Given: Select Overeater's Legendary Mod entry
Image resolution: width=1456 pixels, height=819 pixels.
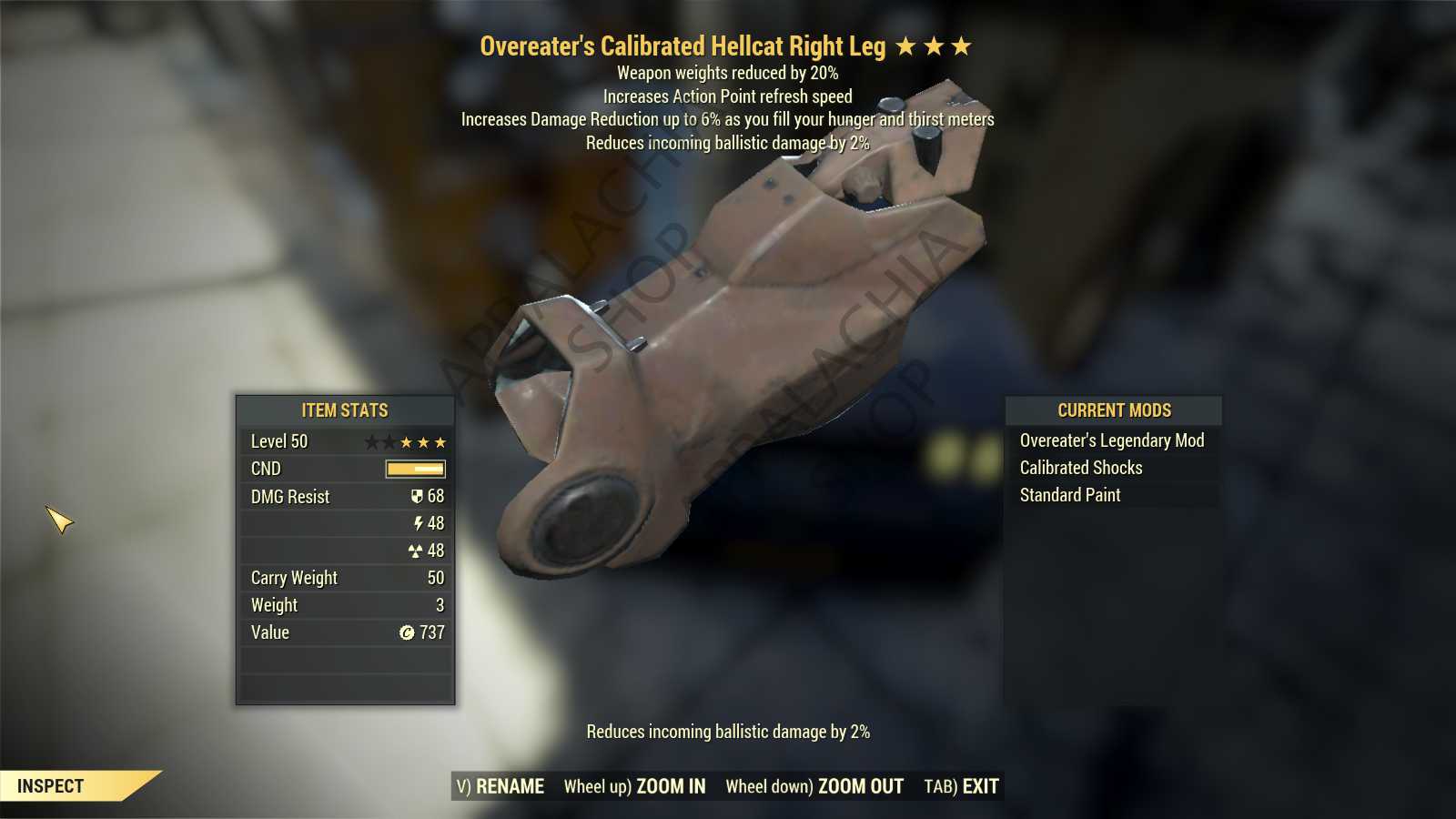Looking at the screenshot, I should pos(1111,441).
